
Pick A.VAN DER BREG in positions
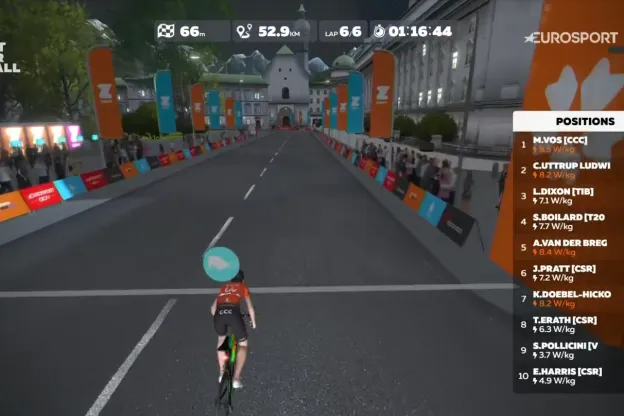point(568,247)
